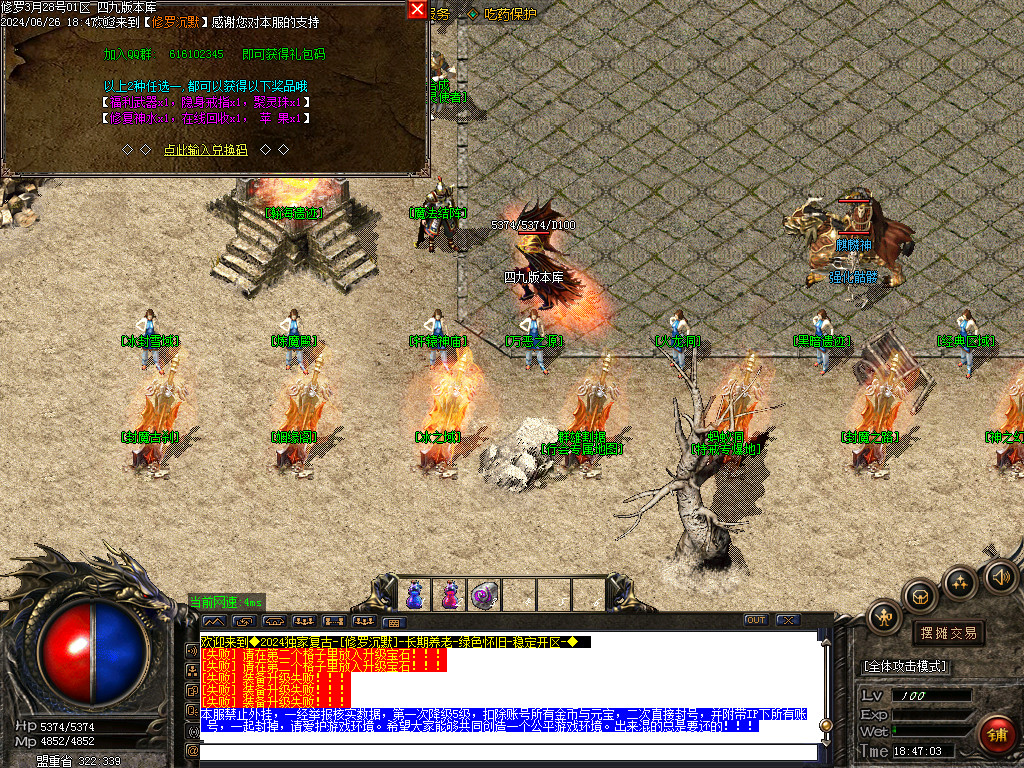Click the mountain-shaped icon above chat
The height and width of the screenshot is (768, 1024).
coord(214,621)
